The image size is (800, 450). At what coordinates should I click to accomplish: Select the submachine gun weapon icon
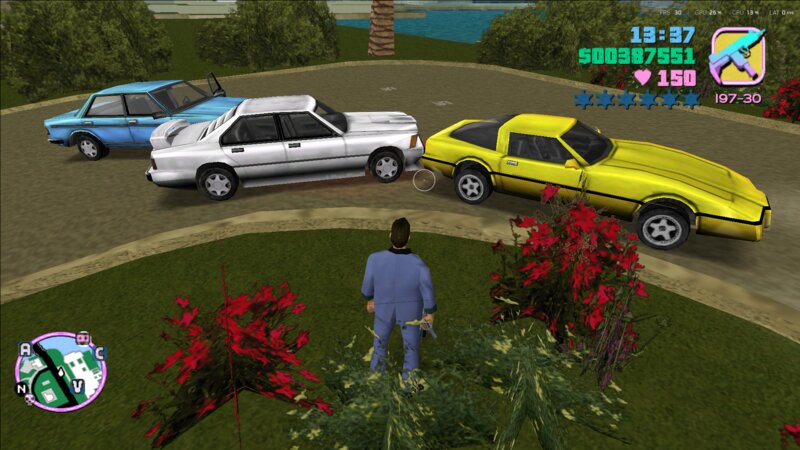click(x=736, y=56)
